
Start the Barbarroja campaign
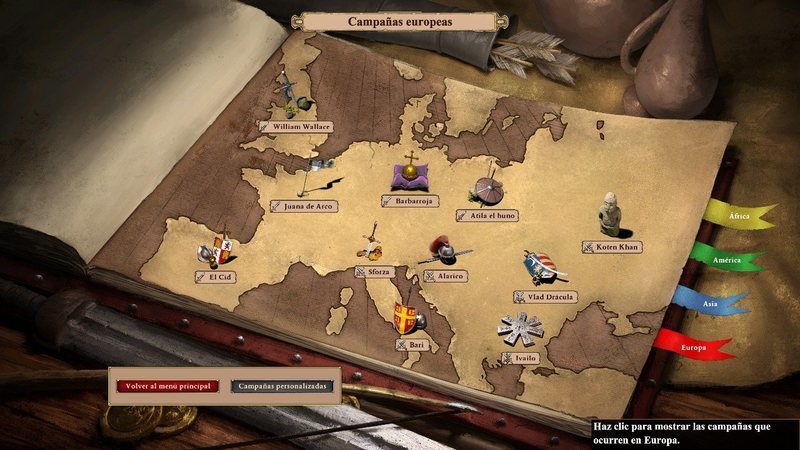tap(410, 200)
